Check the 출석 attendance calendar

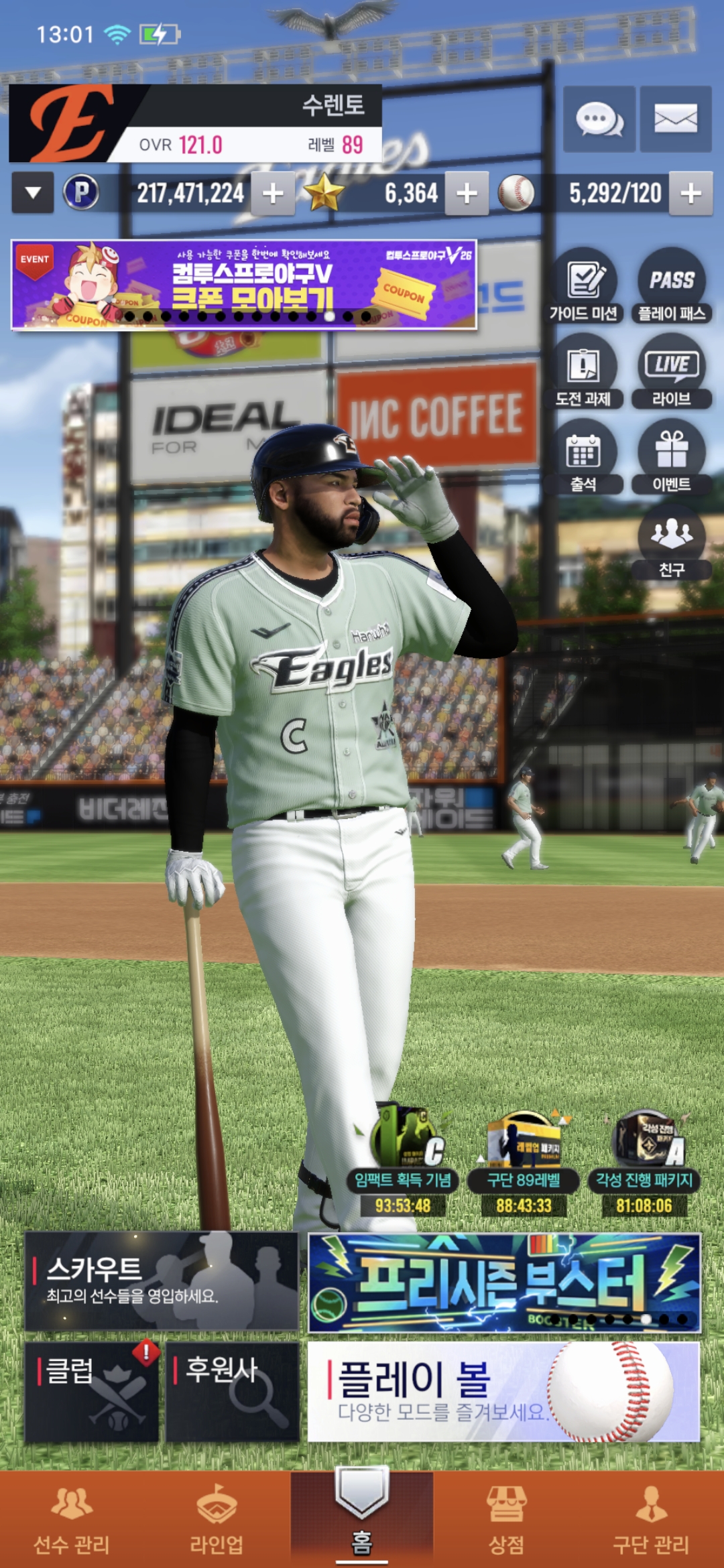583,457
